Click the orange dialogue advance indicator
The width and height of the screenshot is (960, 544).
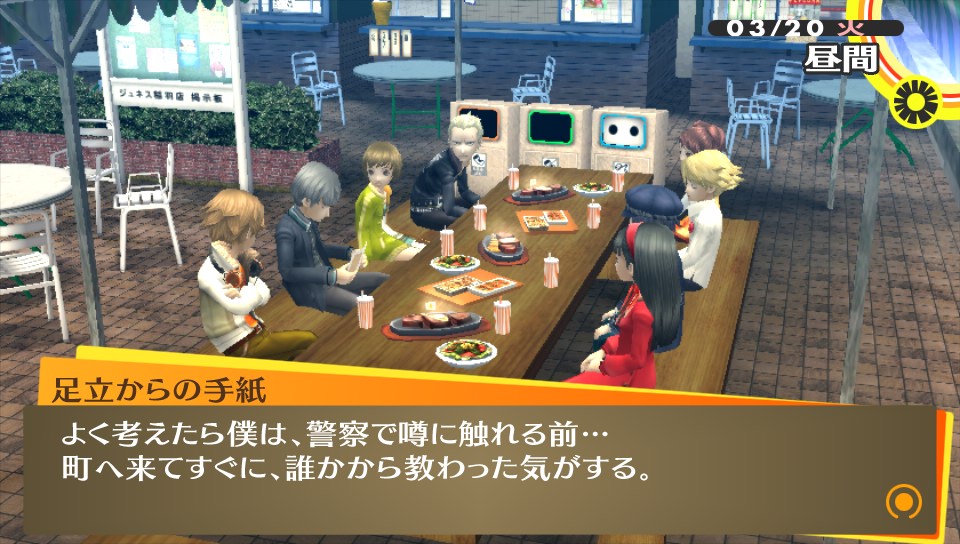point(903,500)
